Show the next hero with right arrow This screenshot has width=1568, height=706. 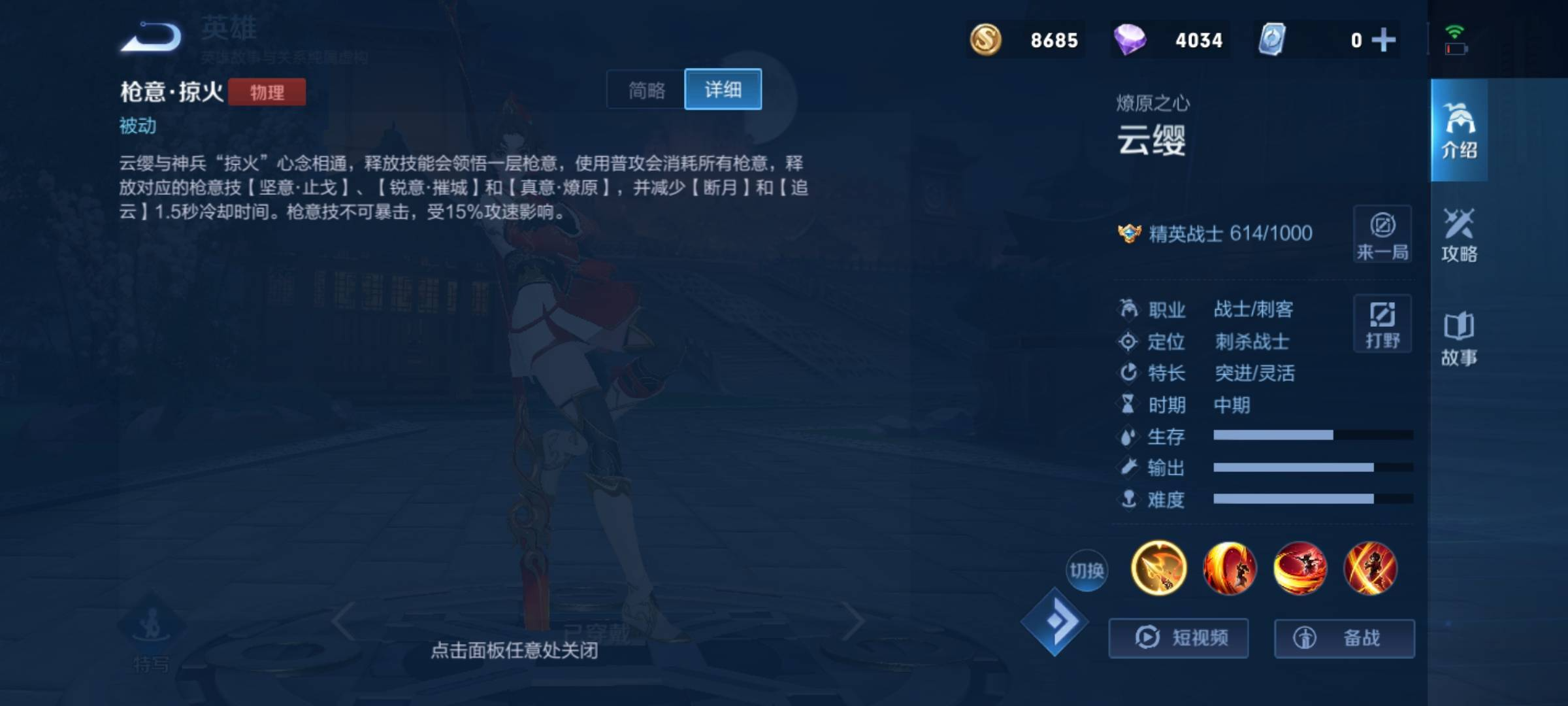tap(853, 621)
